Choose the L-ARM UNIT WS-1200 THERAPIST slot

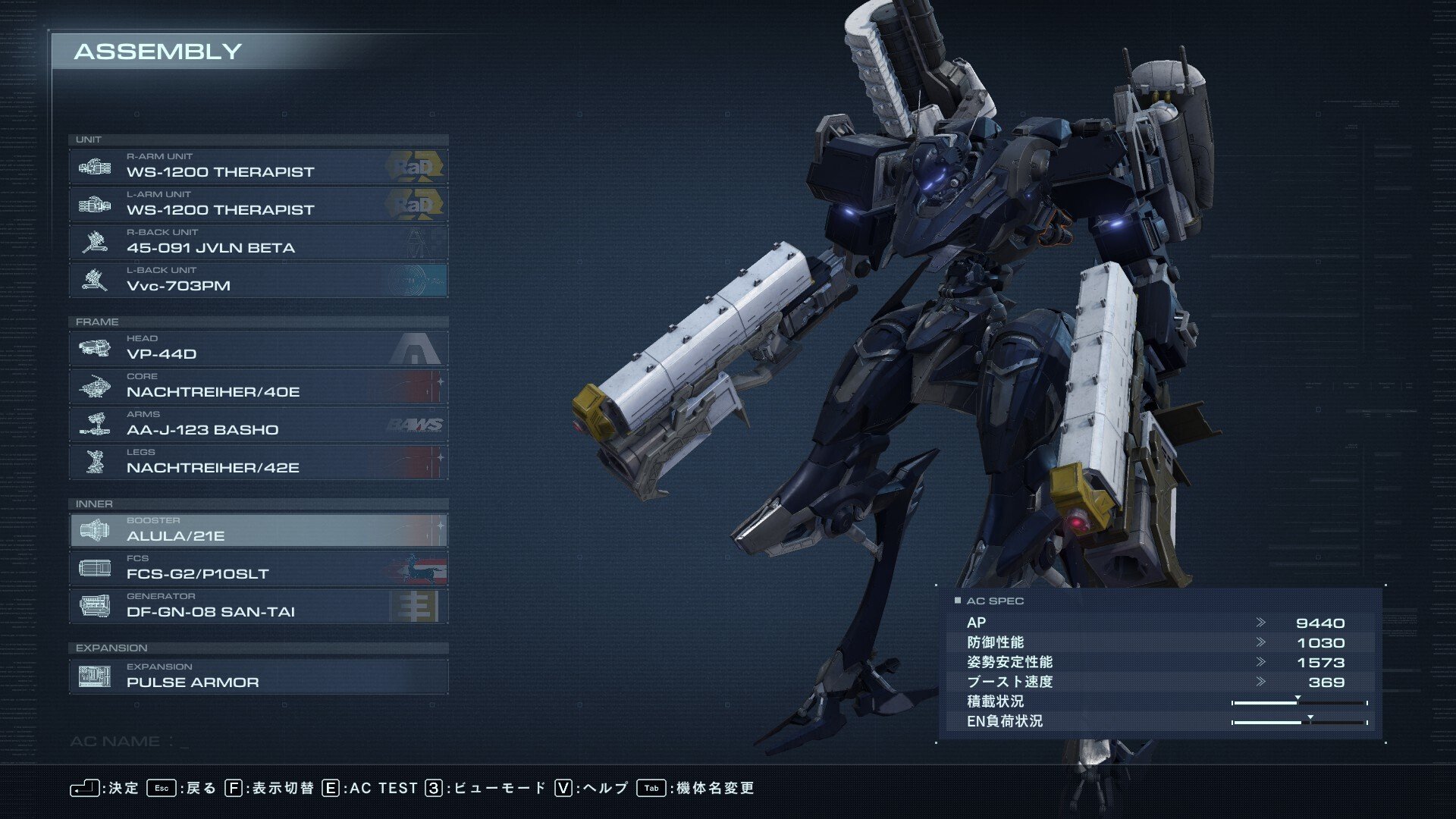coord(258,204)
